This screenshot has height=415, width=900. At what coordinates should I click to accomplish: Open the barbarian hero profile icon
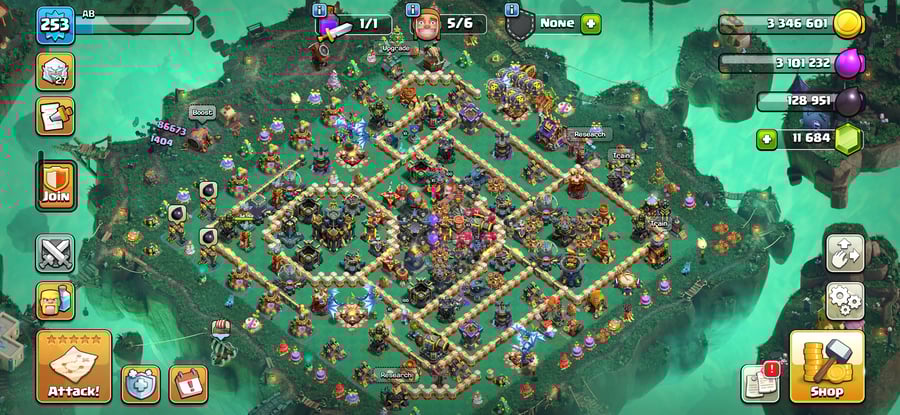click(56, 300)
